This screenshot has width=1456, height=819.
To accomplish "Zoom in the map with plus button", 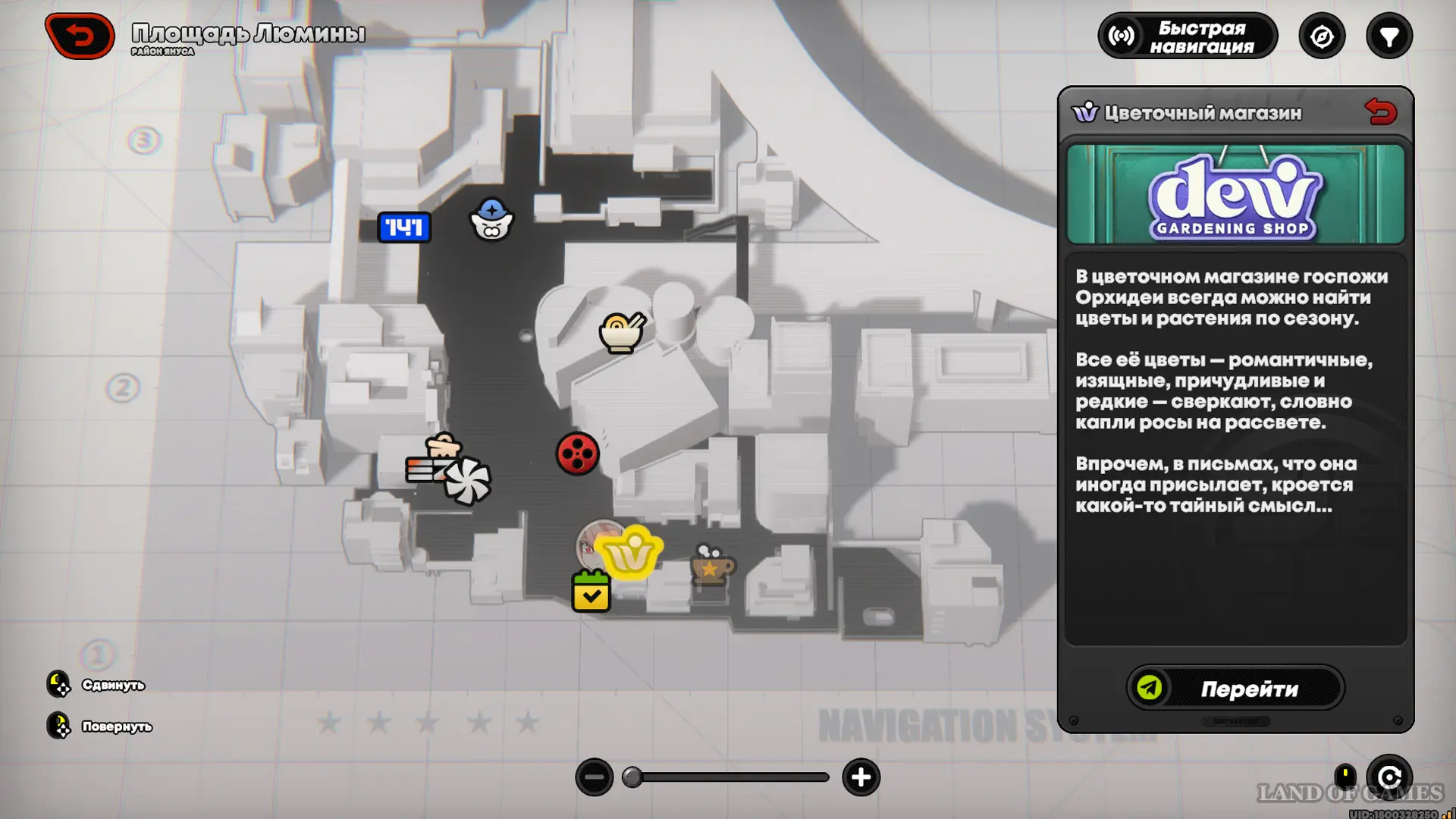I will (x=861, y=777).
